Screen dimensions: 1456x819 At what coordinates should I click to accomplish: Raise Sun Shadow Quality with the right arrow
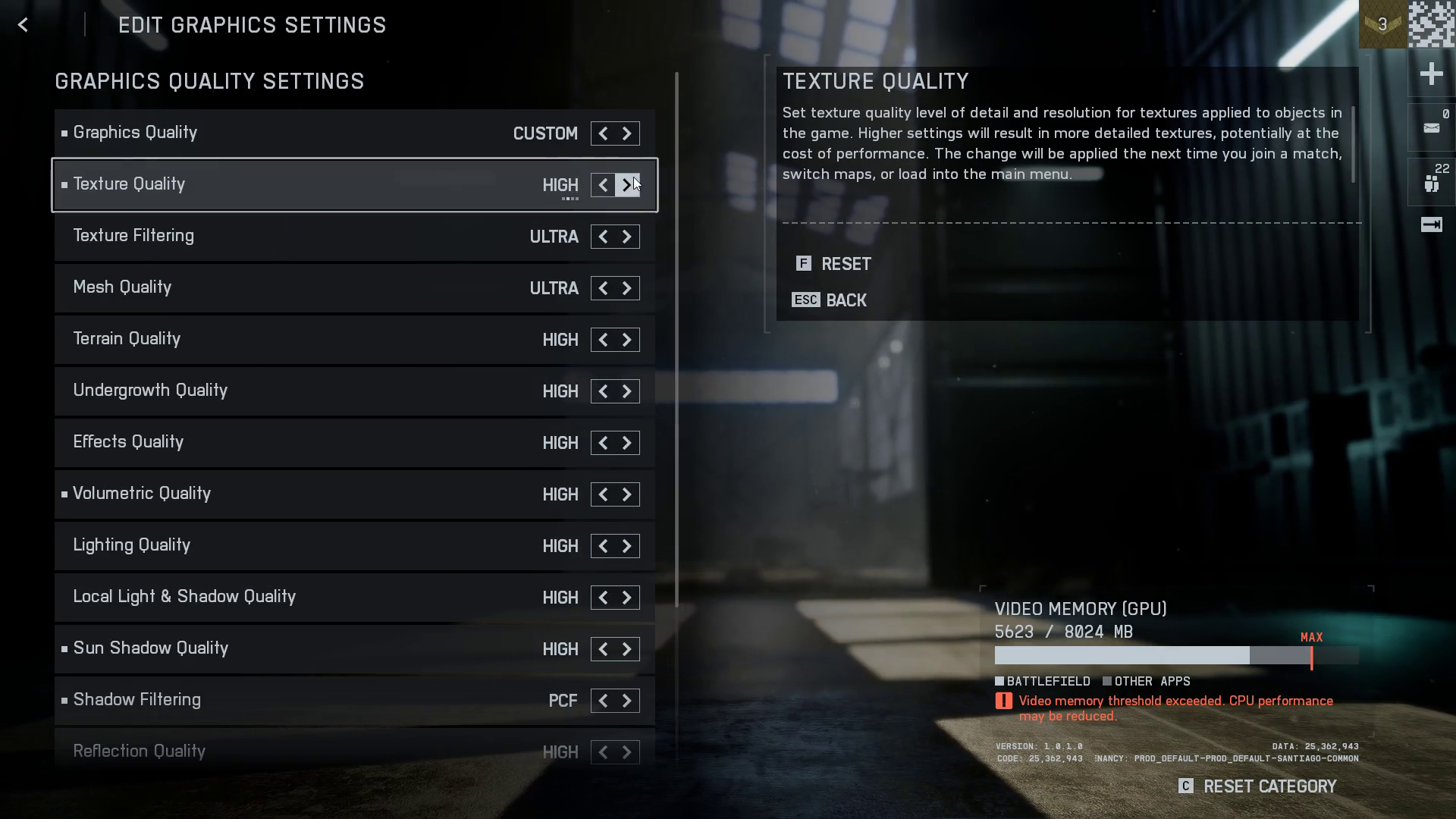click(627, 649)
